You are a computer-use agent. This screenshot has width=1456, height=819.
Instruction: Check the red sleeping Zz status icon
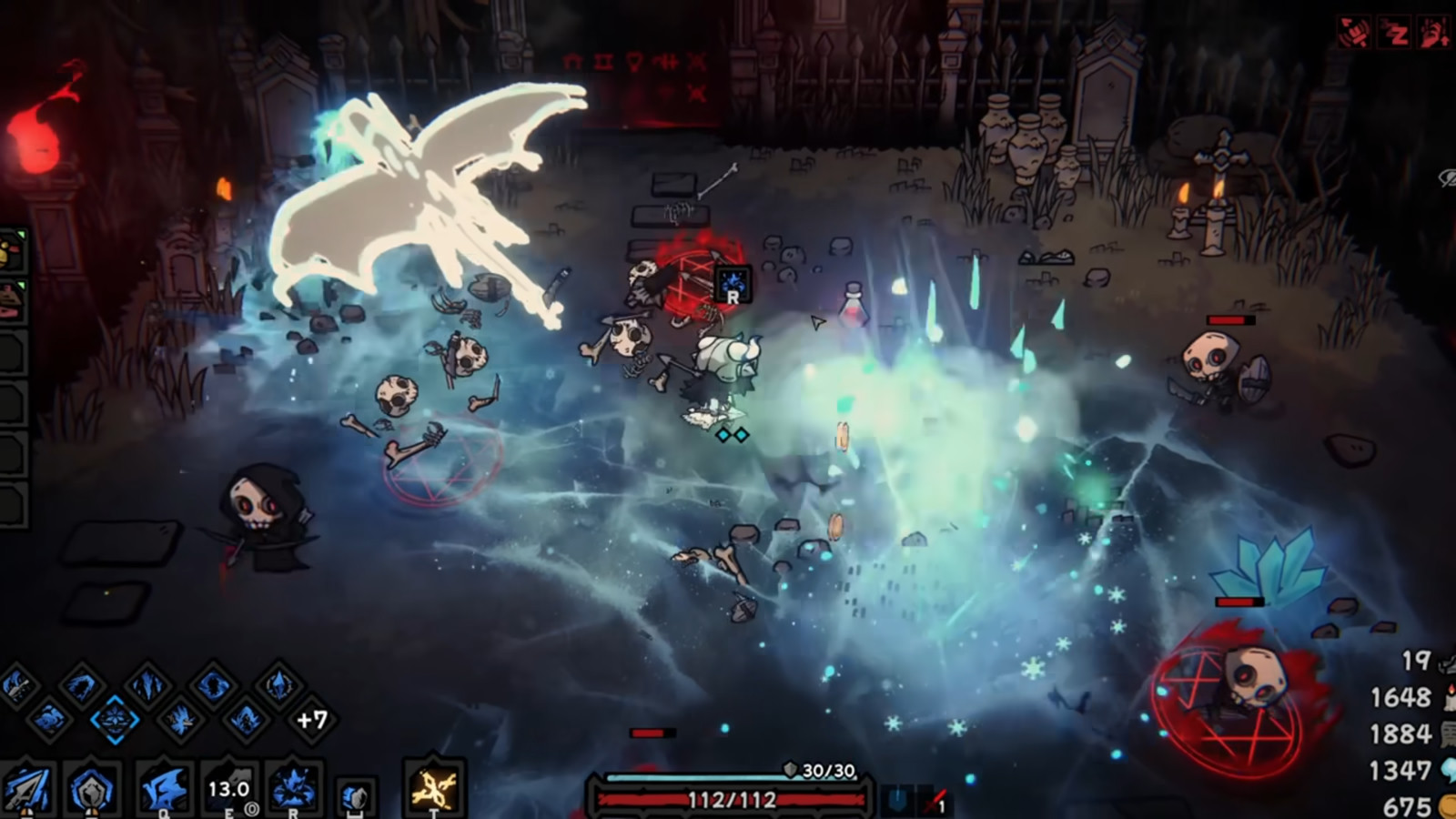point(1395,34)
